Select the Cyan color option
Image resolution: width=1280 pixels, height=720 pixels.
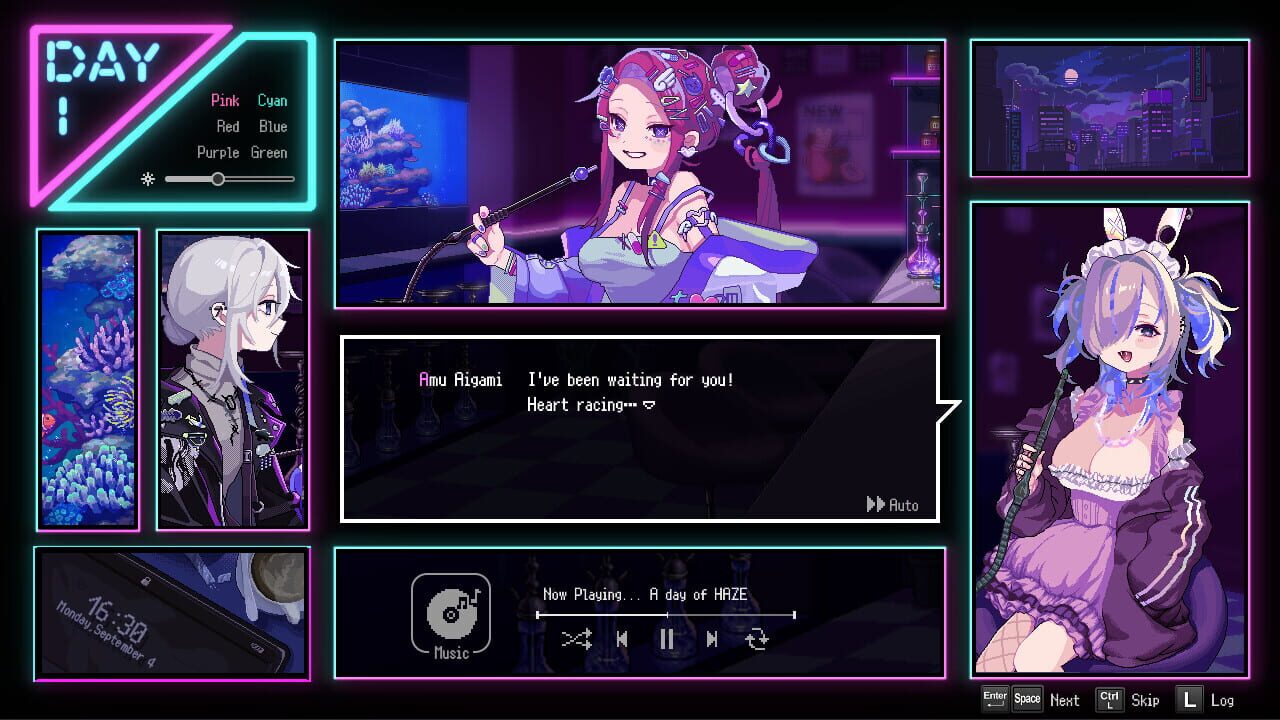coord(272,100)
